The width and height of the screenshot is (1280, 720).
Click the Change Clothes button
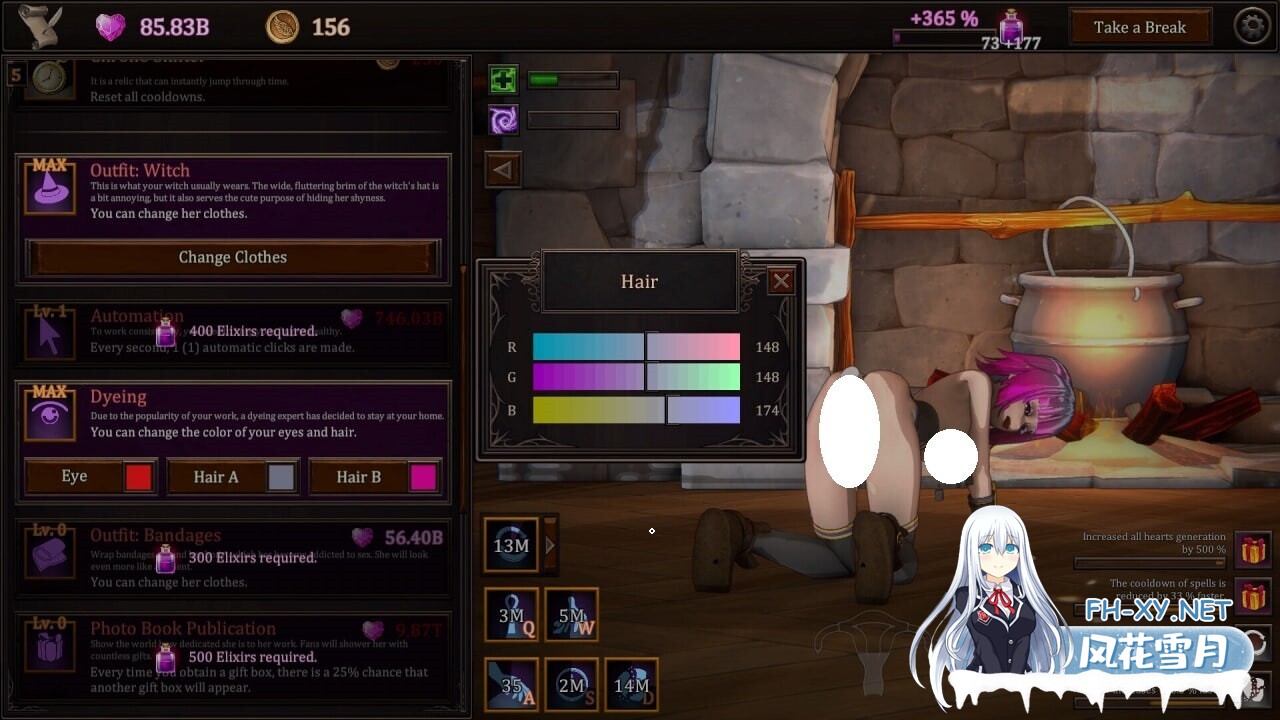point(232,257)
